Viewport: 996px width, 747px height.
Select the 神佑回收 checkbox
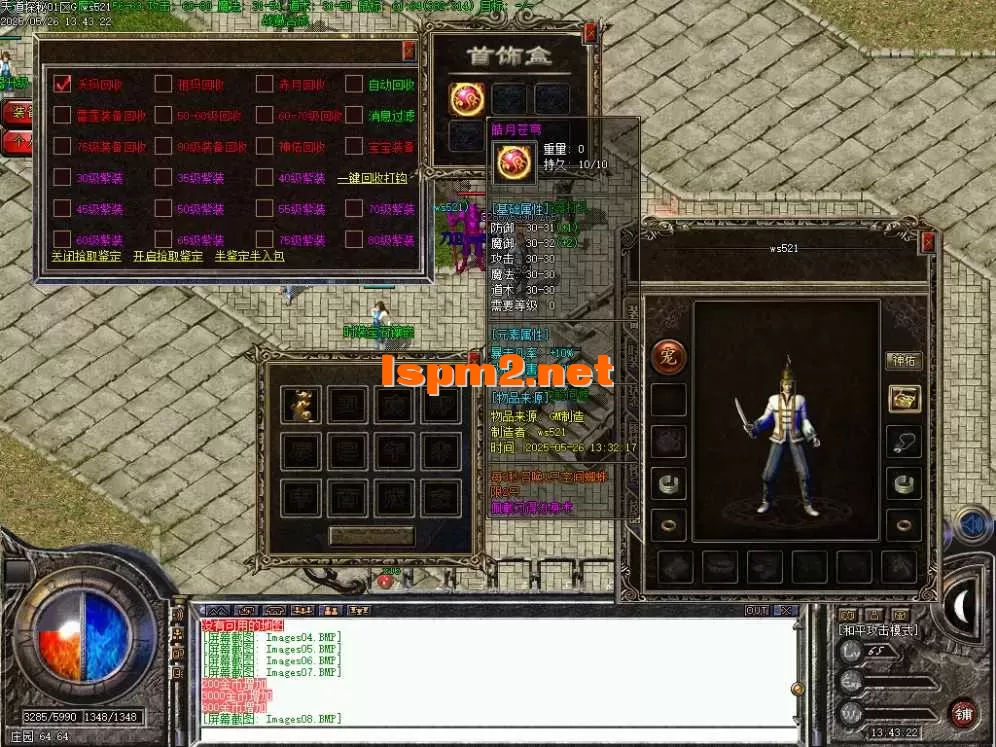pos(264,146)
